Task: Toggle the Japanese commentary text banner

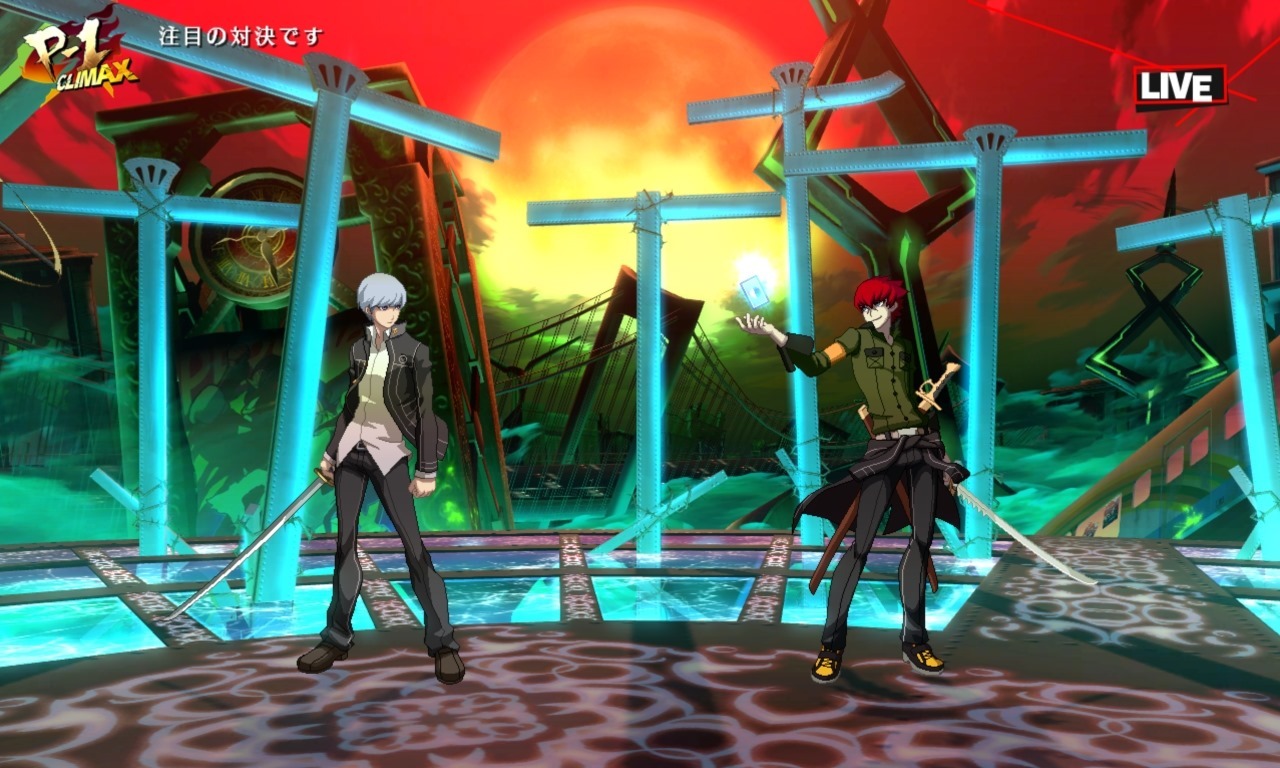Action: point(238,33)
